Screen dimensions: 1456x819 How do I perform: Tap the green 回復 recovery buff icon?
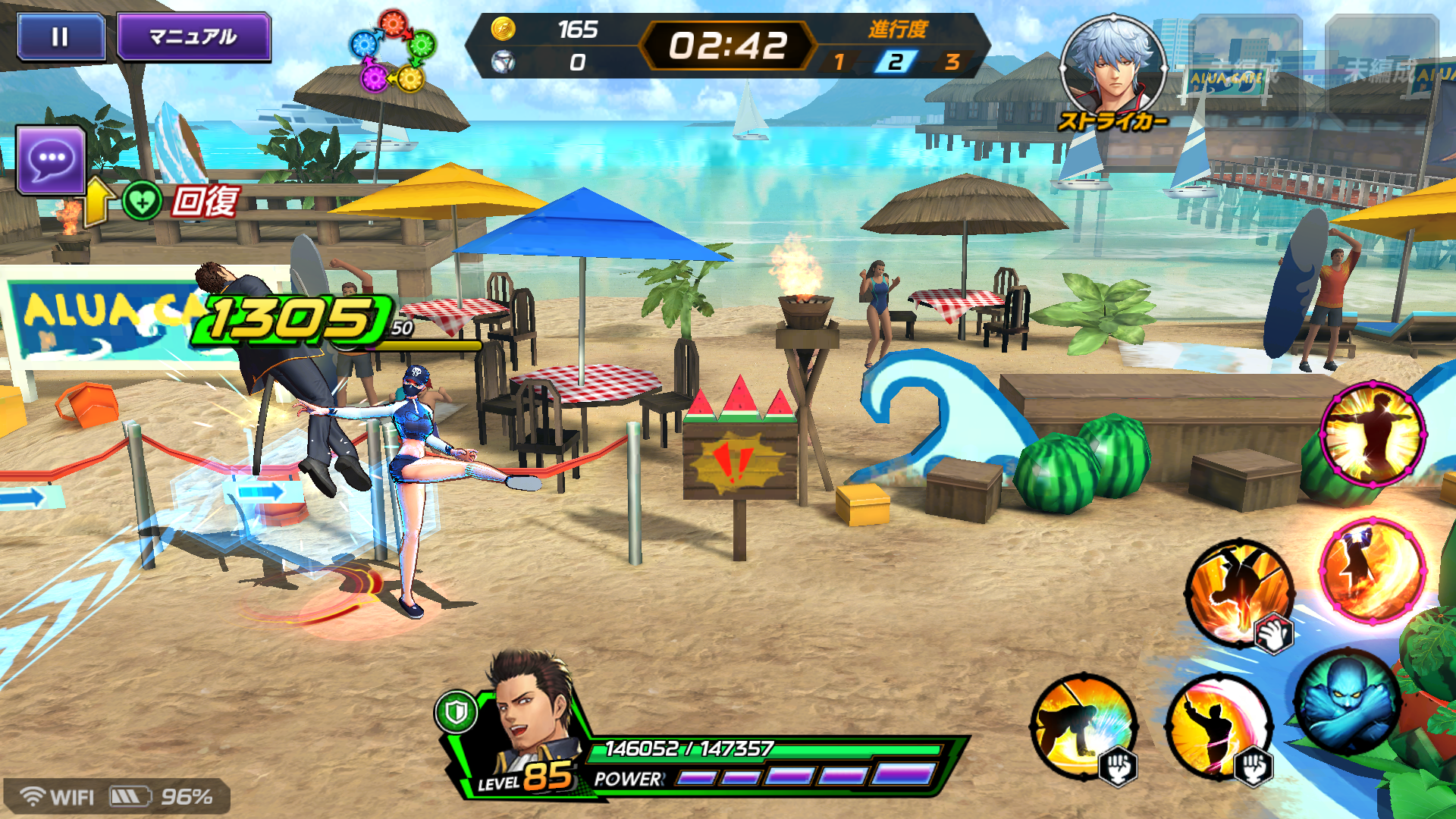tap(143, 202)
